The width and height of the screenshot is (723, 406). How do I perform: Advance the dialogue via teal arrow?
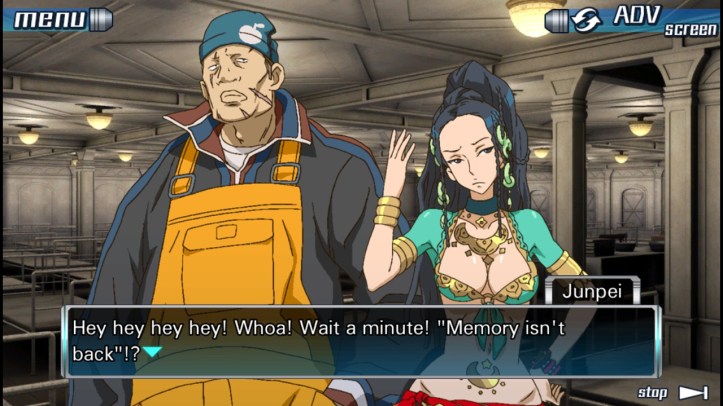[x=151, y=351]
